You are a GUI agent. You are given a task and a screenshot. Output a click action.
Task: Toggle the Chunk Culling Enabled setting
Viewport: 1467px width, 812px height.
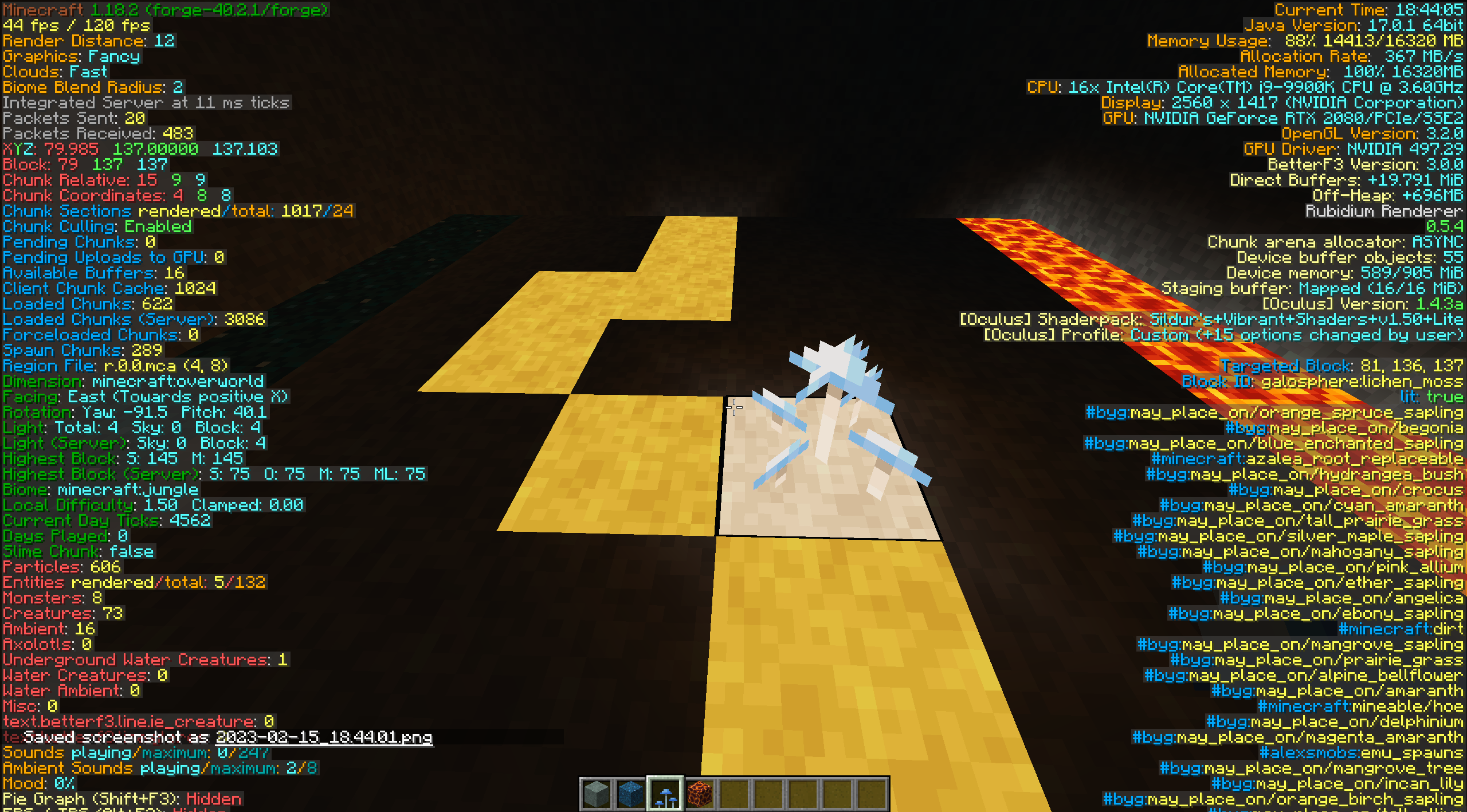click(x=97, y=226)
